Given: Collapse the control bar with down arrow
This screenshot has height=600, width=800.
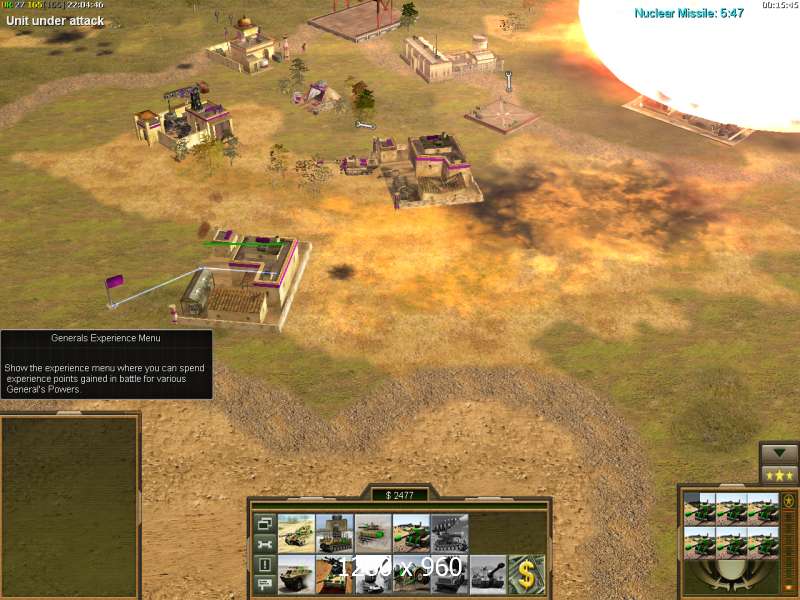Looking at the screenshot, I should [779, 453].
